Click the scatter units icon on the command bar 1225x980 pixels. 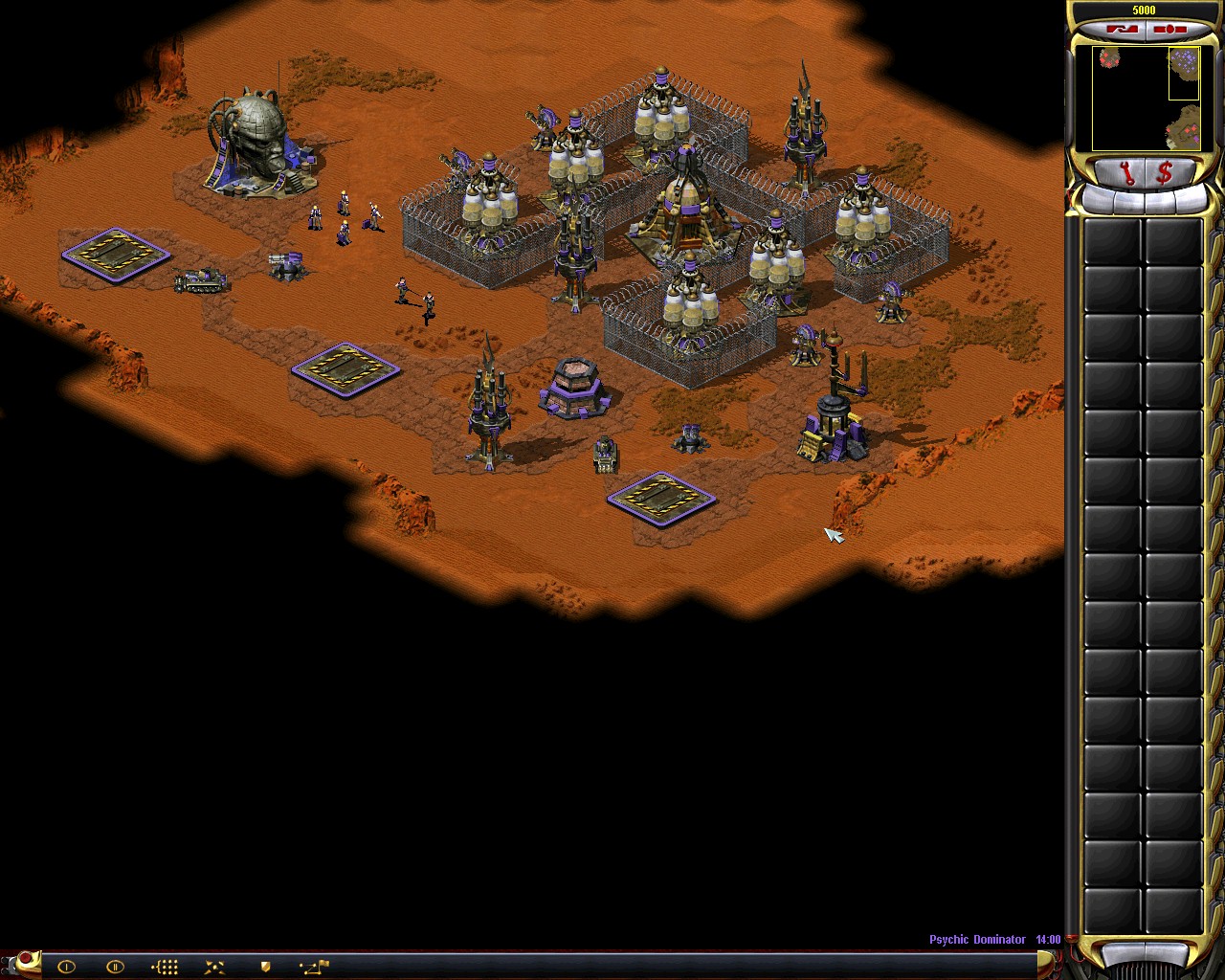click(215, 967)
